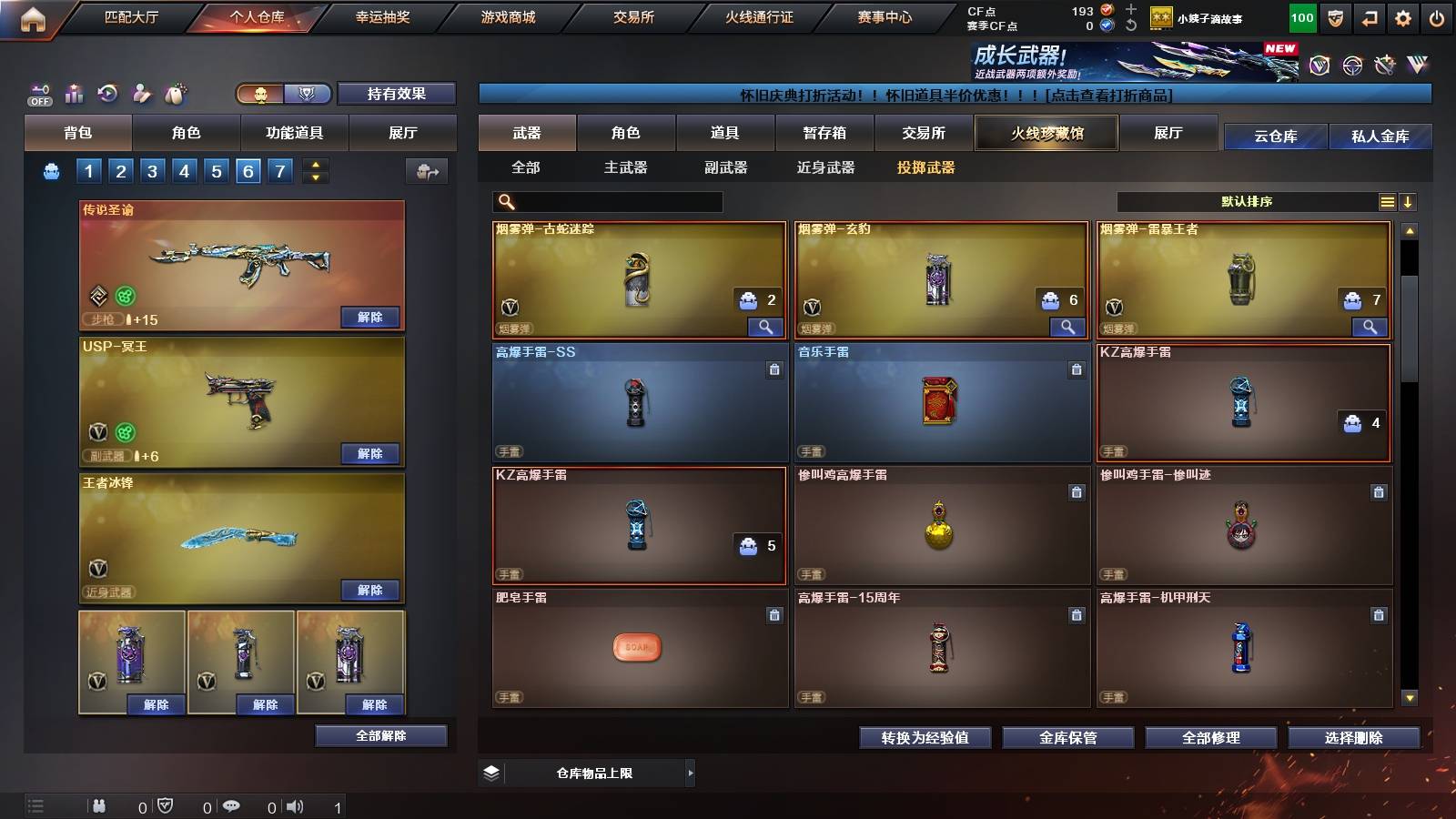Click the friends icon on the bottom status bar
The width and height of the screenshot is (1456, 819).
98,804
